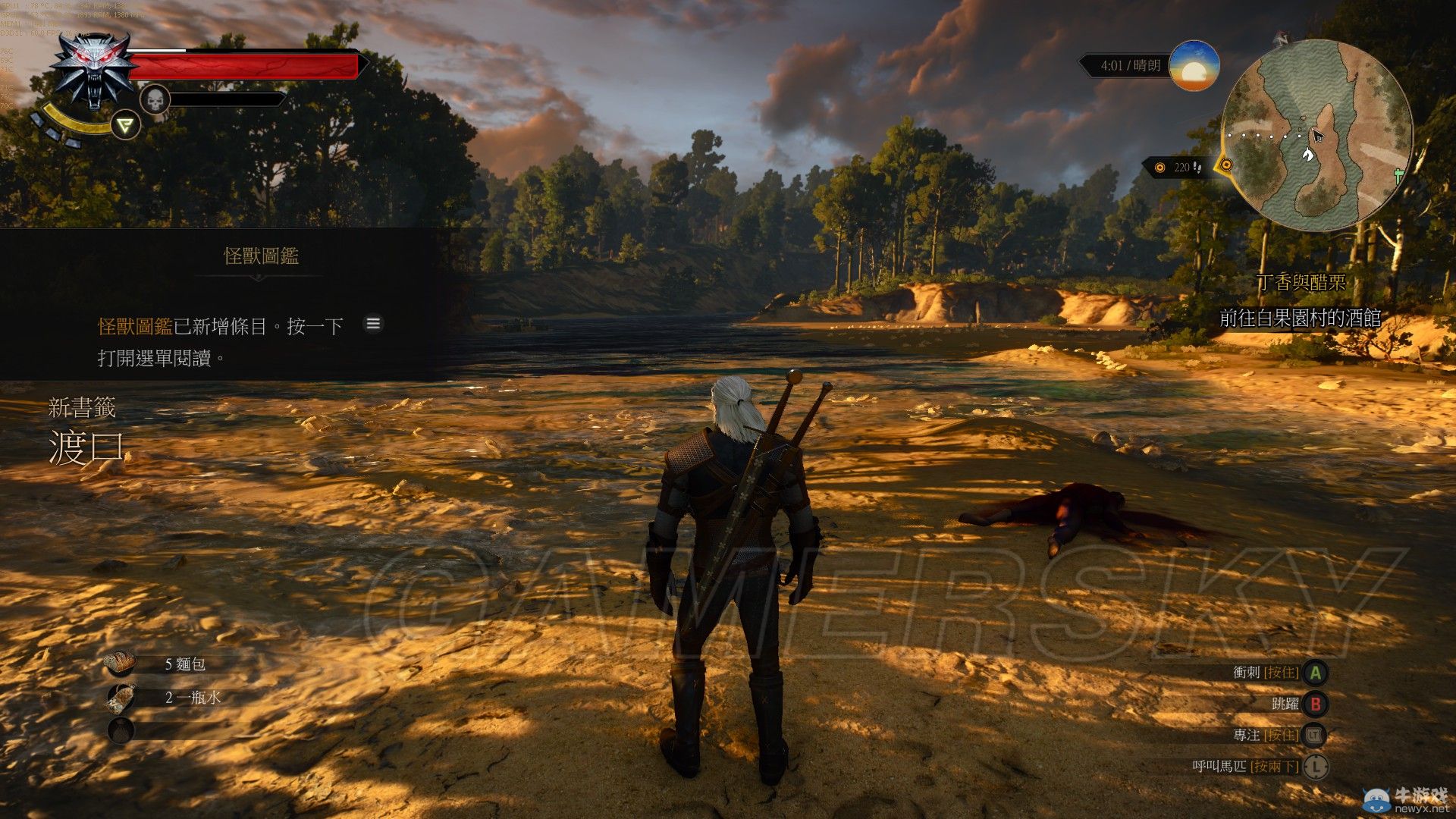Click the yellow quest marker on minimap edge
This screenshot has height=819, width=1456.
pyautogui.click(x=1225, y=165)
